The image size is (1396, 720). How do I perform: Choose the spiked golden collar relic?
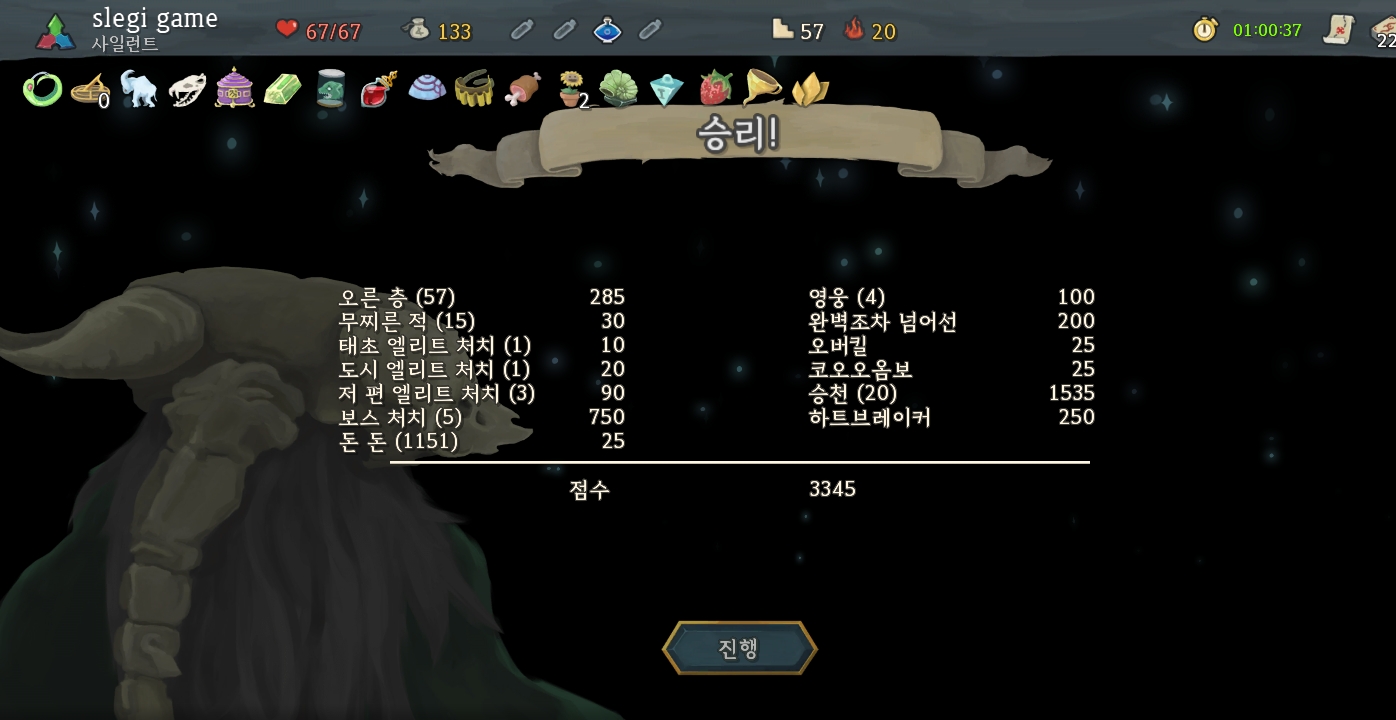(474, 90)
